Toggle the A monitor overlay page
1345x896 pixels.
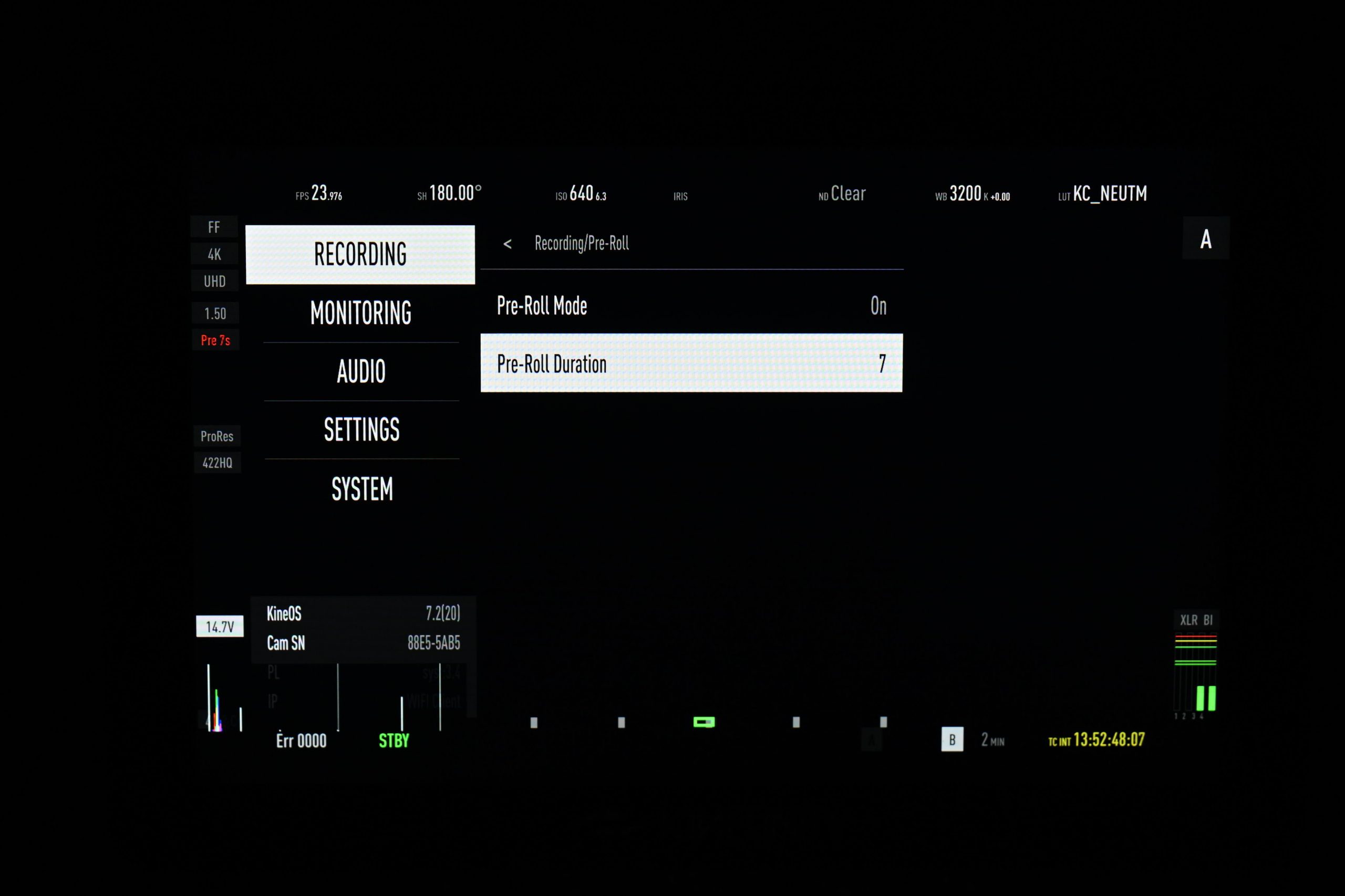click(x=1206, y=239)
